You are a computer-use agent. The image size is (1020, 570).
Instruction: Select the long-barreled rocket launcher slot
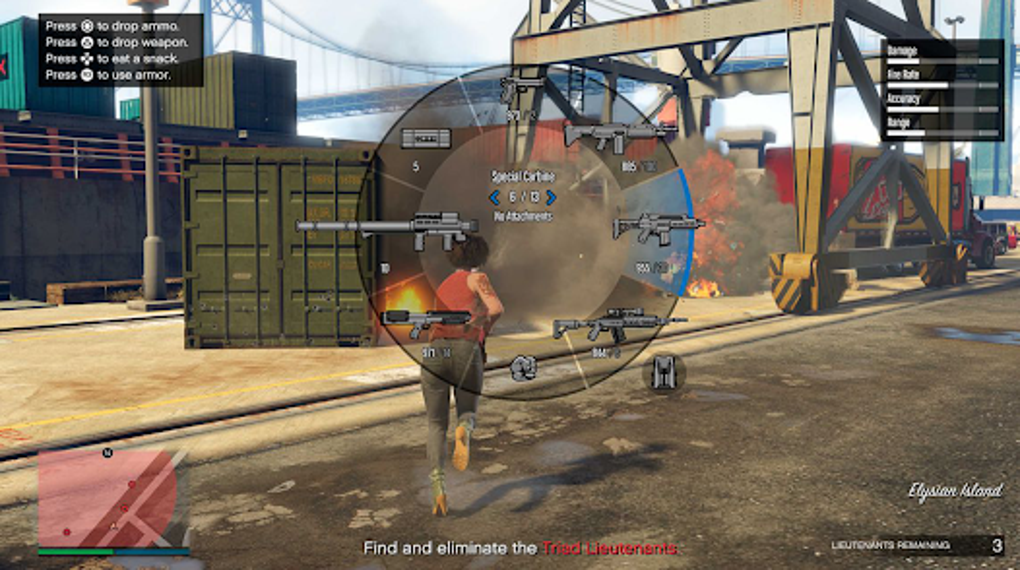388,229
